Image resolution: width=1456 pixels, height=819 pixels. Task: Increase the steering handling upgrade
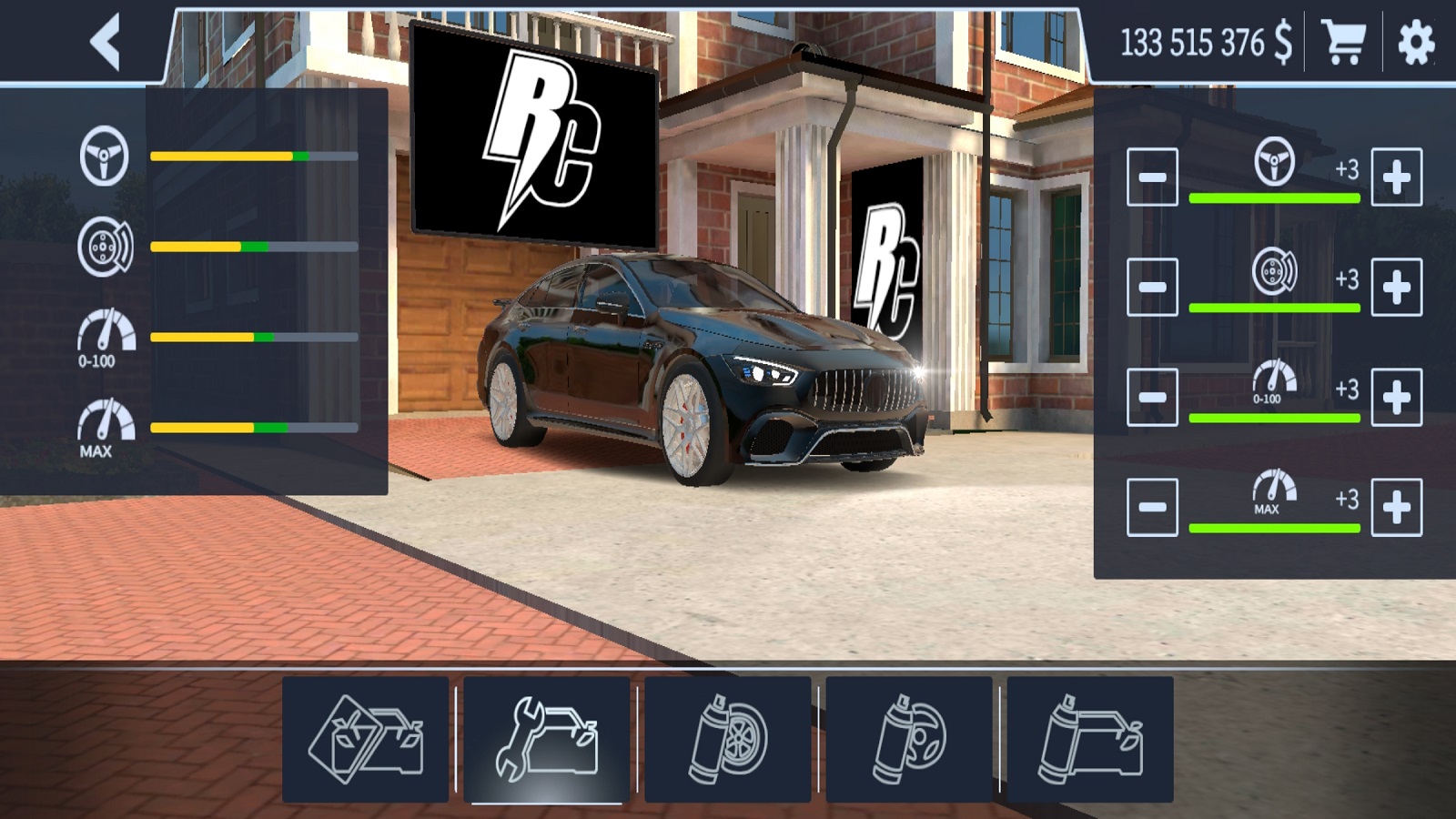pyautogui.click(x=1396, y=177)
